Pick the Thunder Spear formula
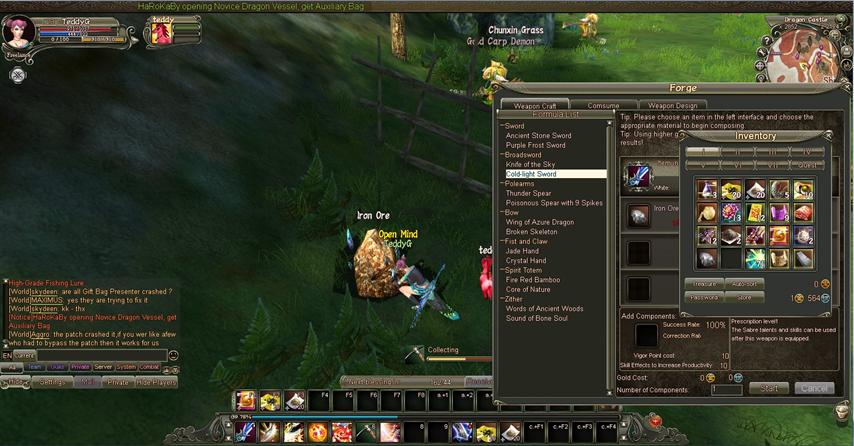Image resolution: width=854 pixels, height=446 pixels. pyautogui.click(x=528, y=193)
